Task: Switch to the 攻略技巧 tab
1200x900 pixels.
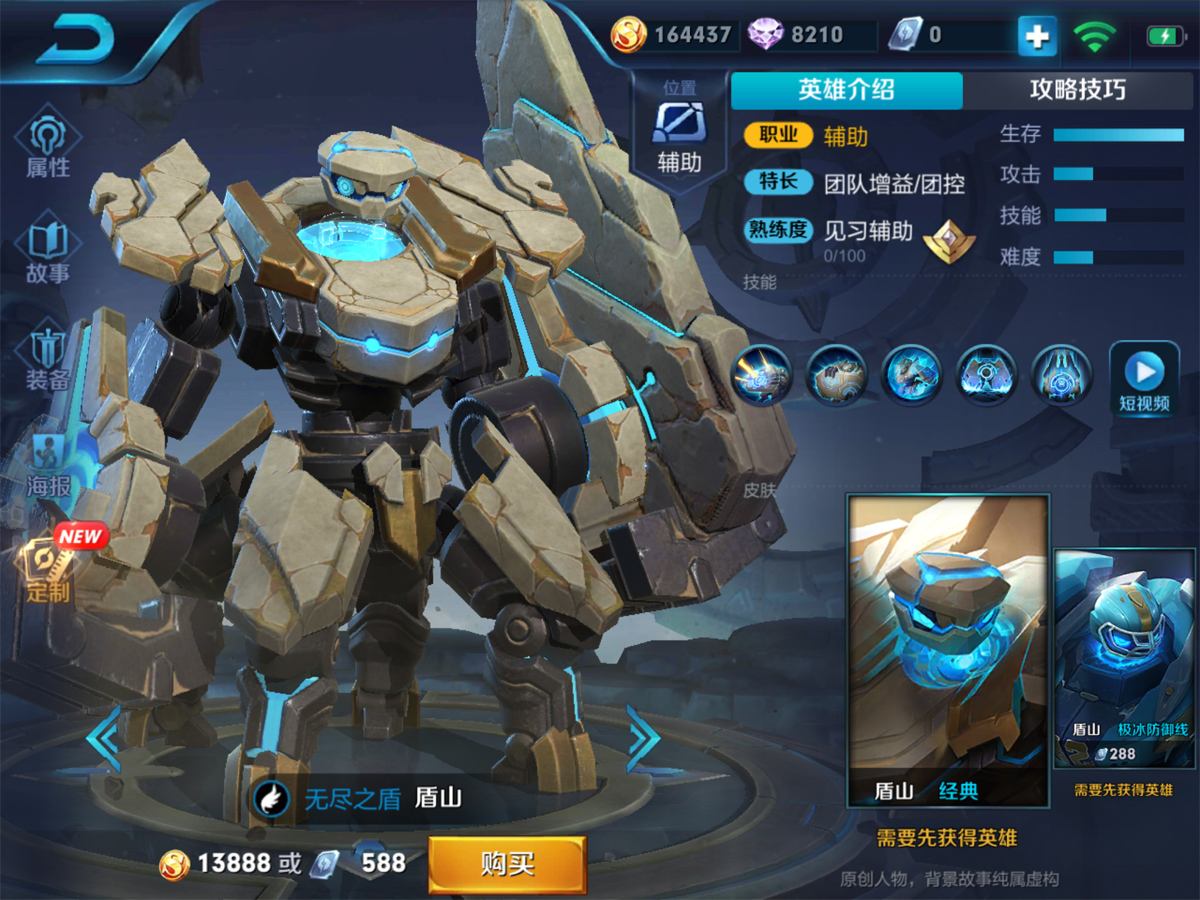Action: 1077,90
